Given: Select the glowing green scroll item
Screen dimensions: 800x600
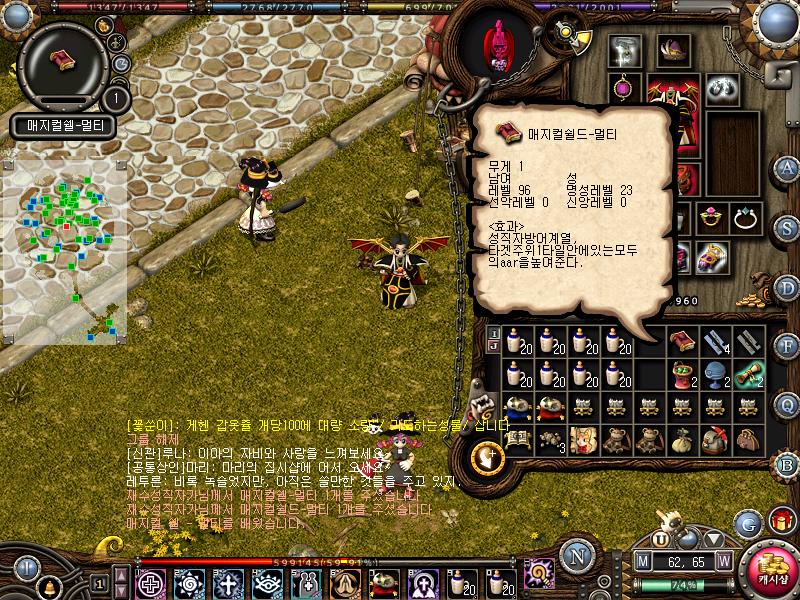Looking at the screenshot, I should point(746,374).
